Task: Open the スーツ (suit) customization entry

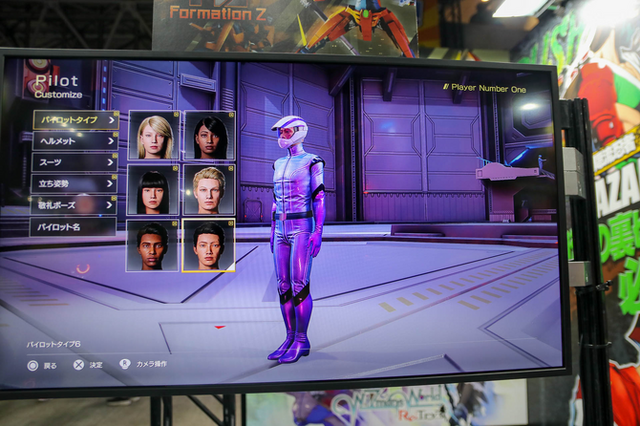Action: coord(75,162)
